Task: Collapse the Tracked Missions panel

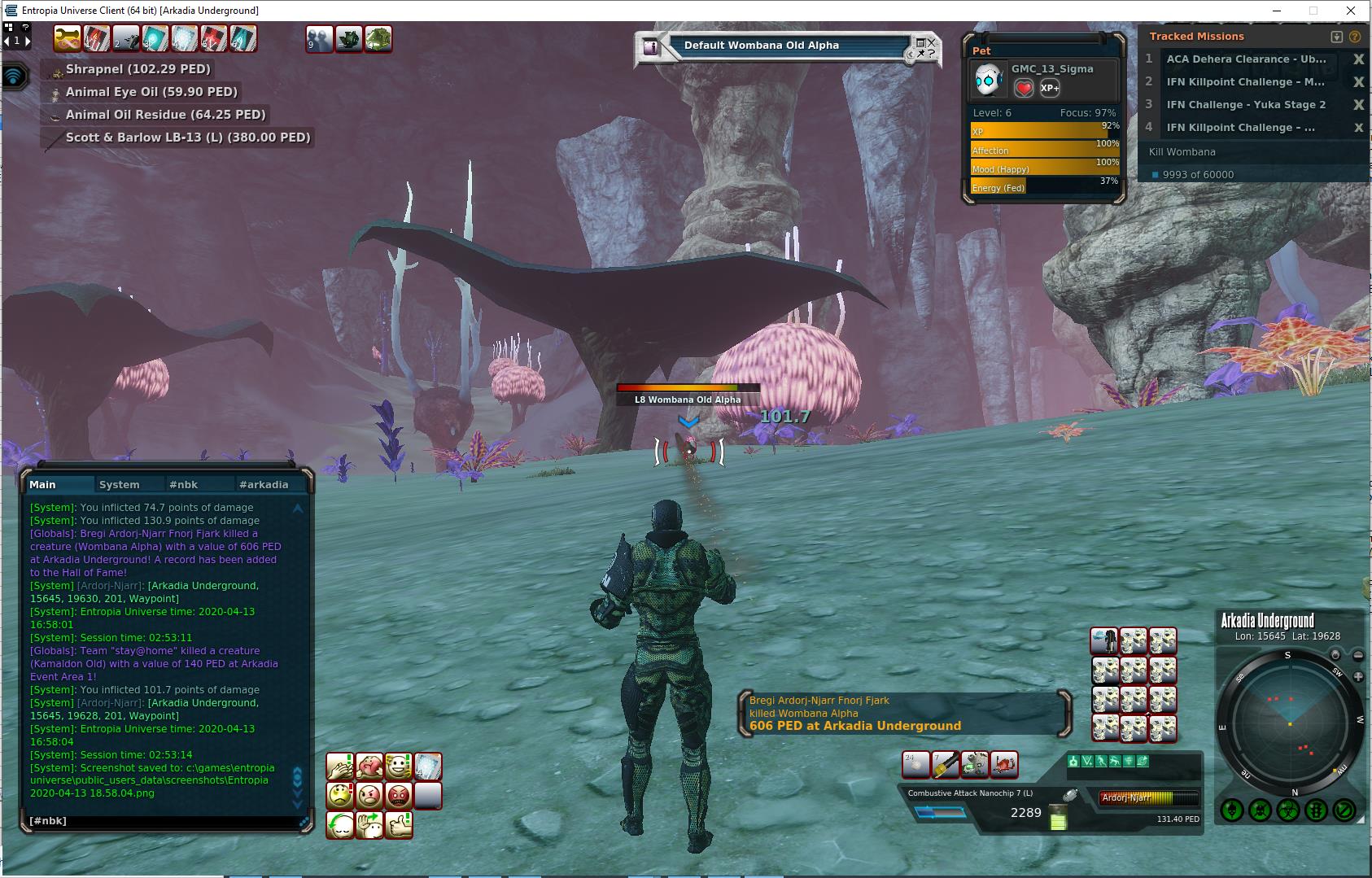Action: (x=1336, y=37)
